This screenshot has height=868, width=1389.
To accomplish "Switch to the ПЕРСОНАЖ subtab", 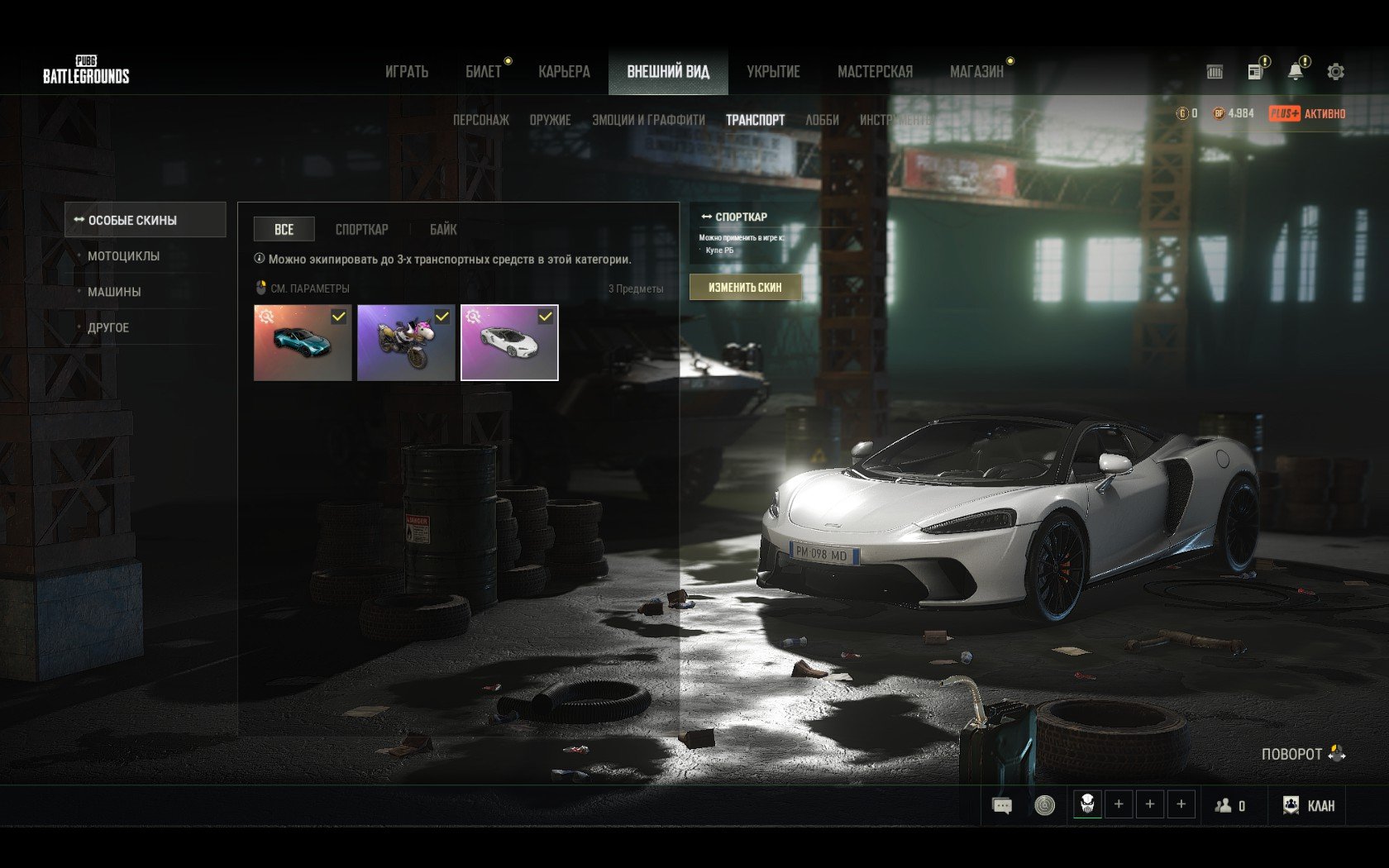I will click(x=480, y=120).
